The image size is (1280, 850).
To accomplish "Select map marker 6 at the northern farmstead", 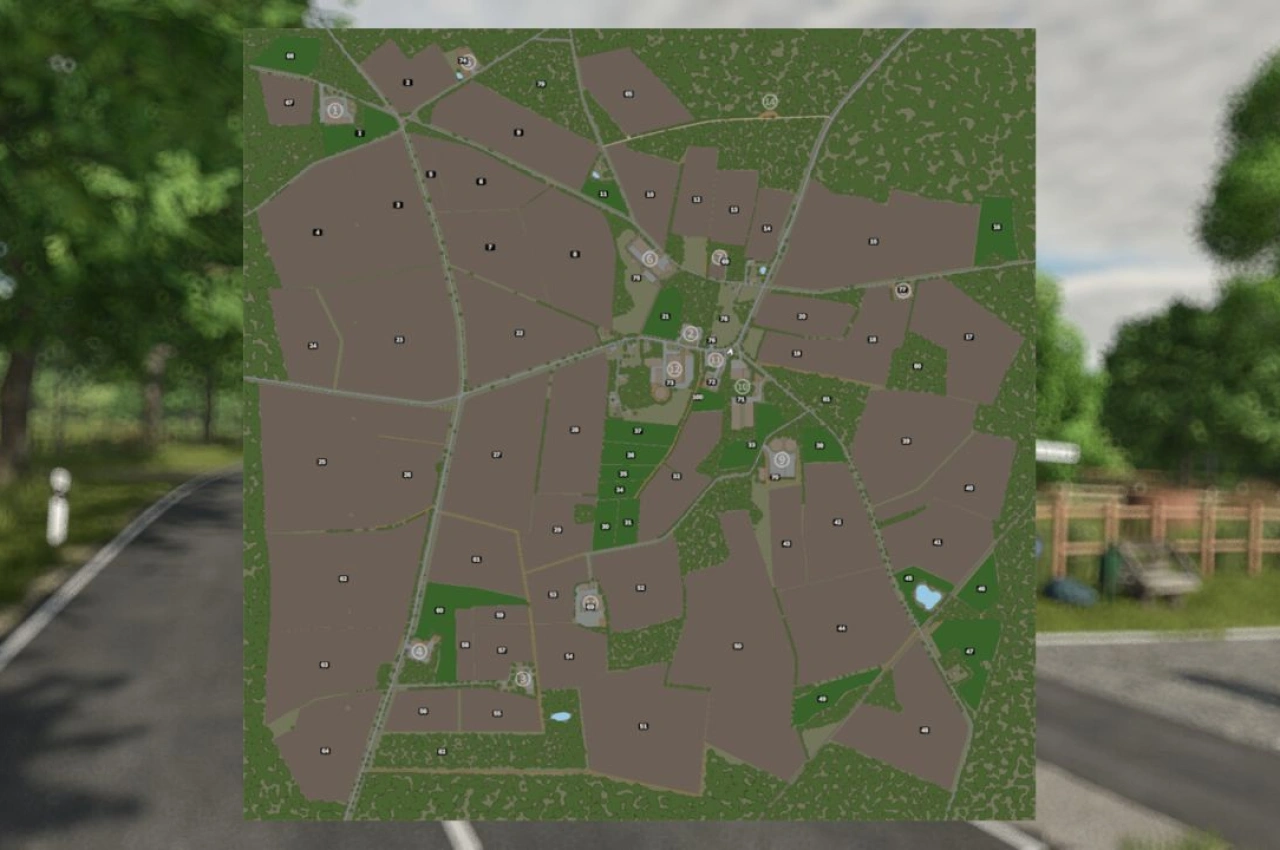I will [650, 259].
